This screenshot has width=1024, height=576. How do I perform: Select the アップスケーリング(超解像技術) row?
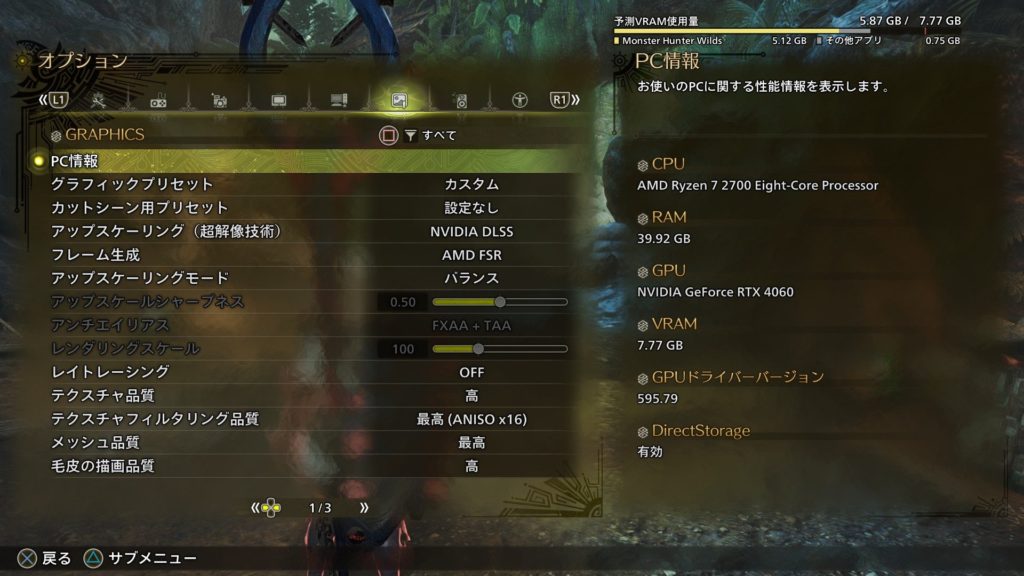[x=300, y=232]
